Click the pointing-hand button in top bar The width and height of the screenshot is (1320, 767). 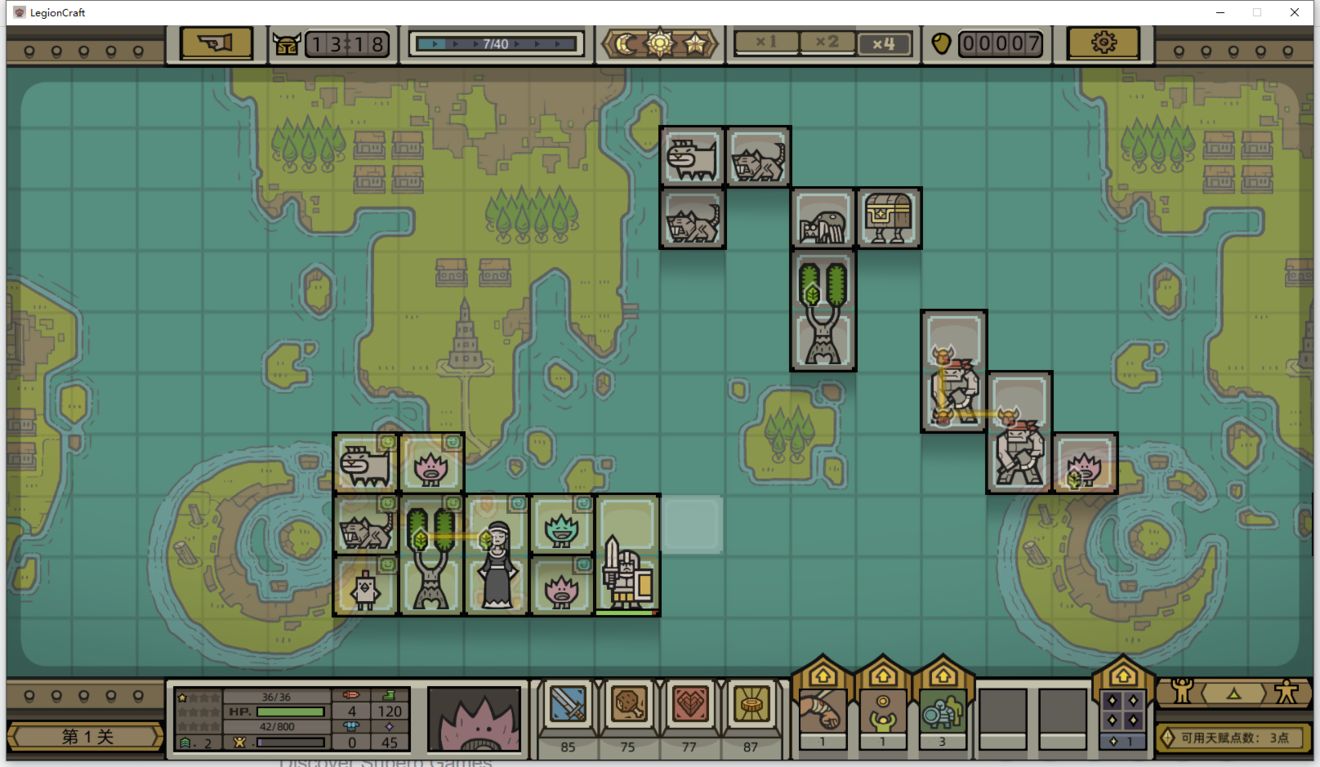pos(216,44)
